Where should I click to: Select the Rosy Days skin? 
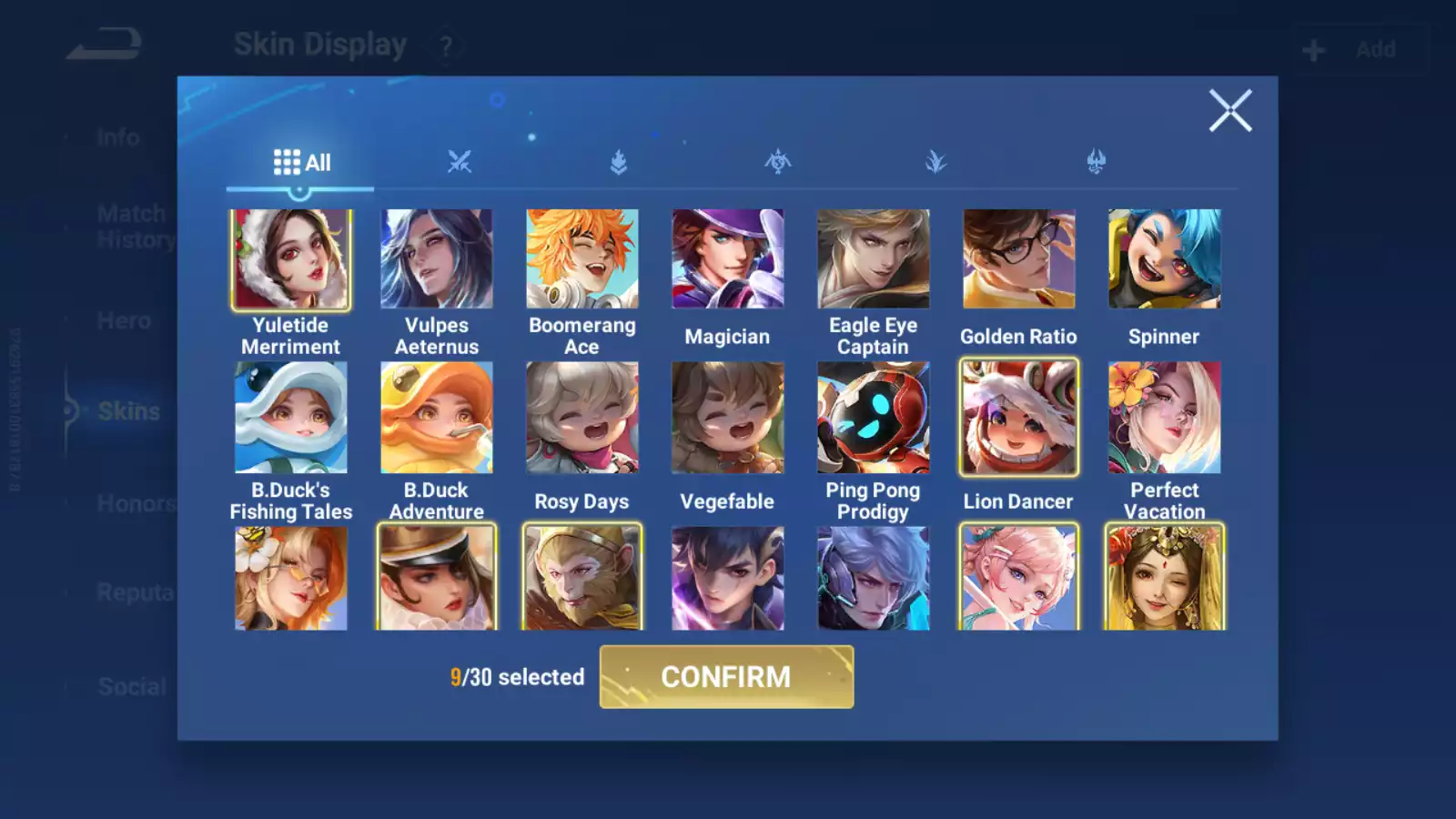[582, 418]
